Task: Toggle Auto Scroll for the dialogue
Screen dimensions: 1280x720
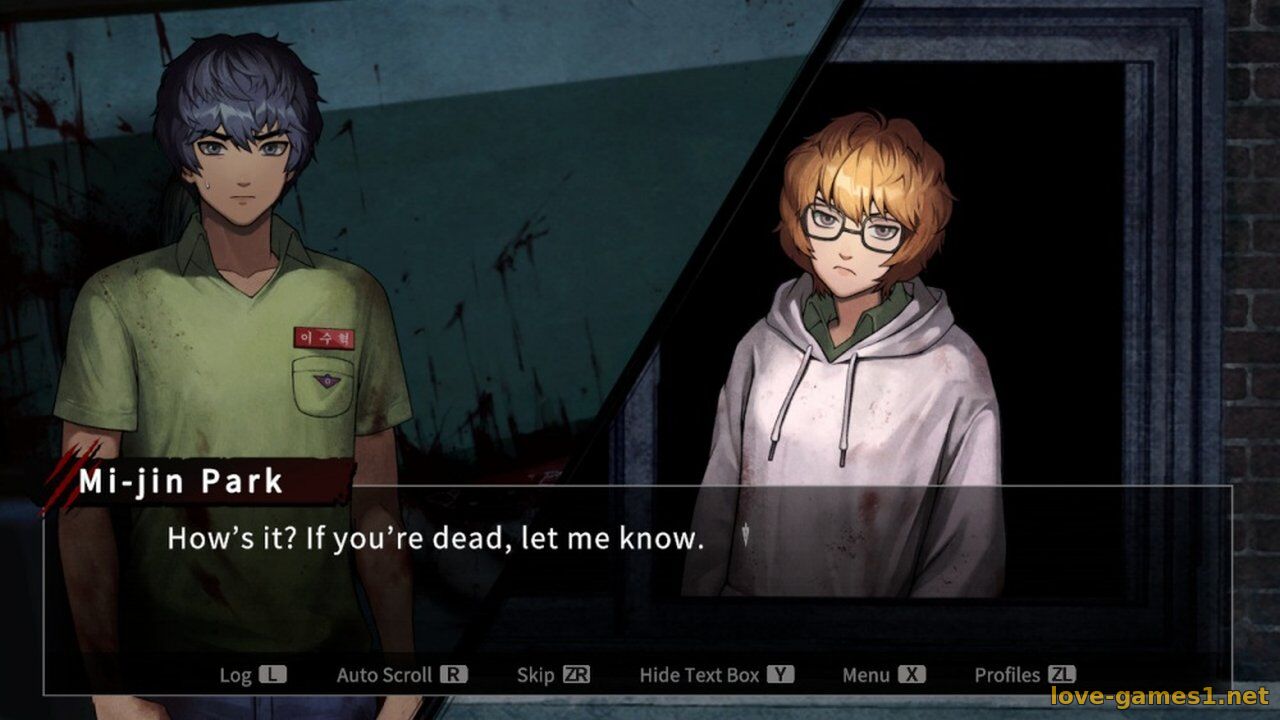Action: [x=401, y=675]
